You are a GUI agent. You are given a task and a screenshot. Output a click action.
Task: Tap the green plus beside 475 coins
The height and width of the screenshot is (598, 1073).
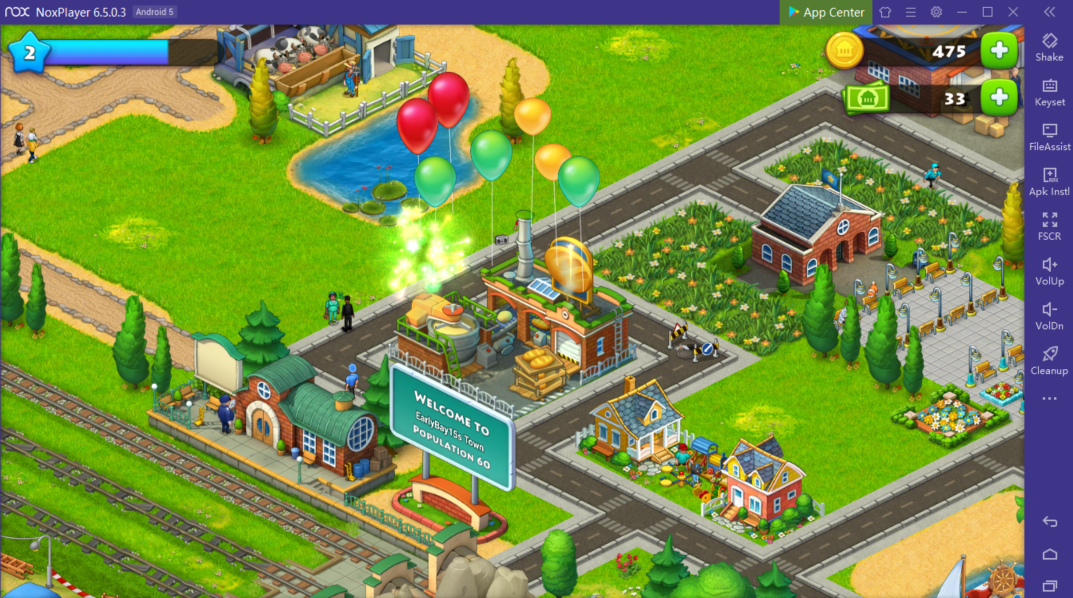tap(998, 50)
